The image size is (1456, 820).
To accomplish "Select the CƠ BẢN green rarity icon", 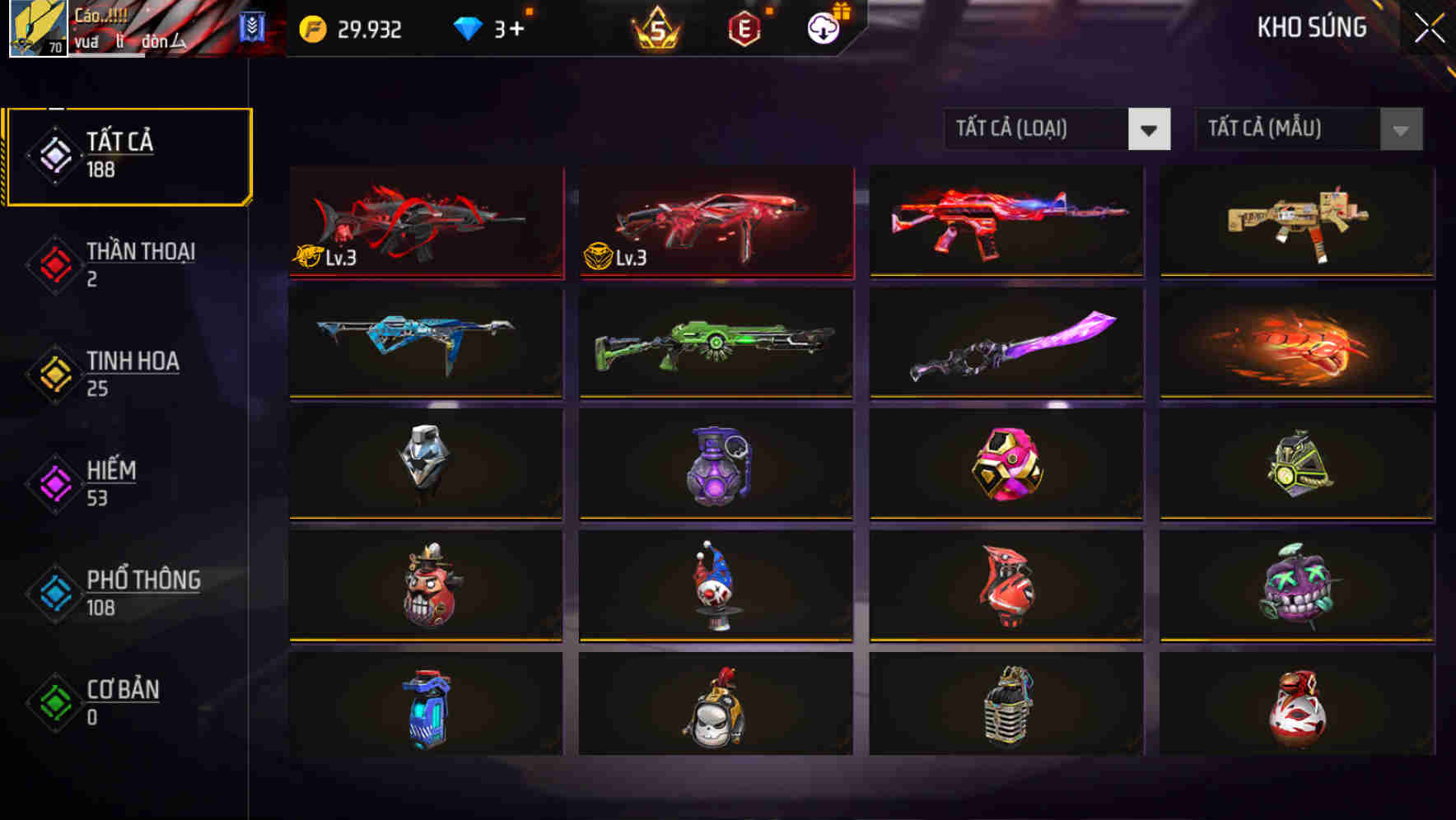I will [54, 701].
